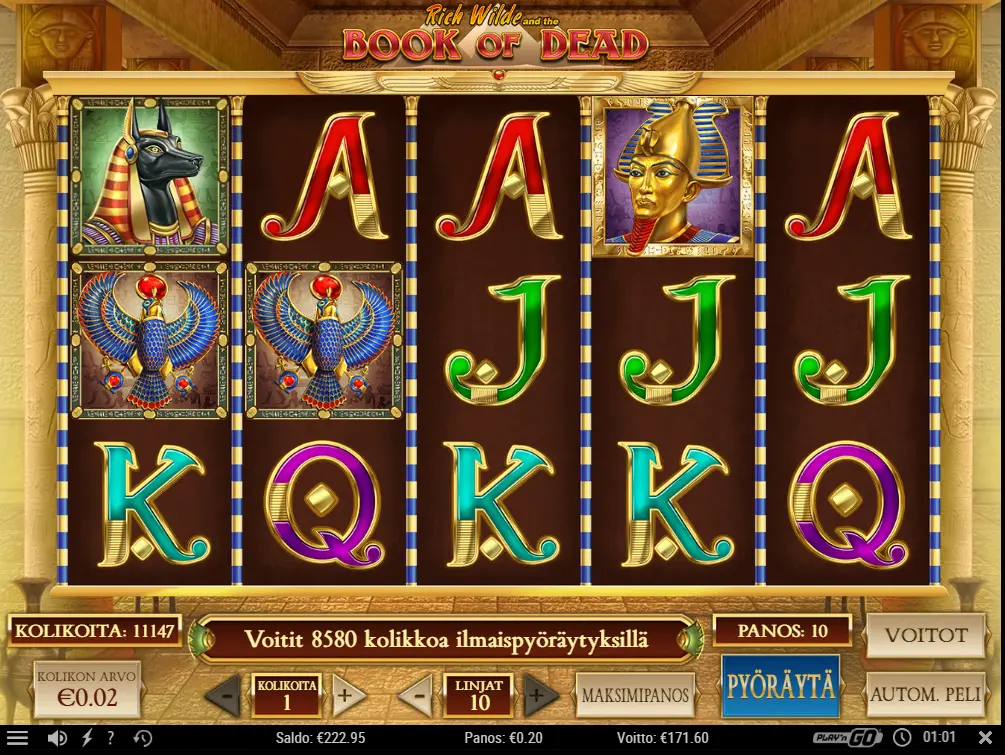Viewport: 1005px width, 755px height.
Task: Reduce Linjat paylines with the minus arrow
Action: pos(417,695)
